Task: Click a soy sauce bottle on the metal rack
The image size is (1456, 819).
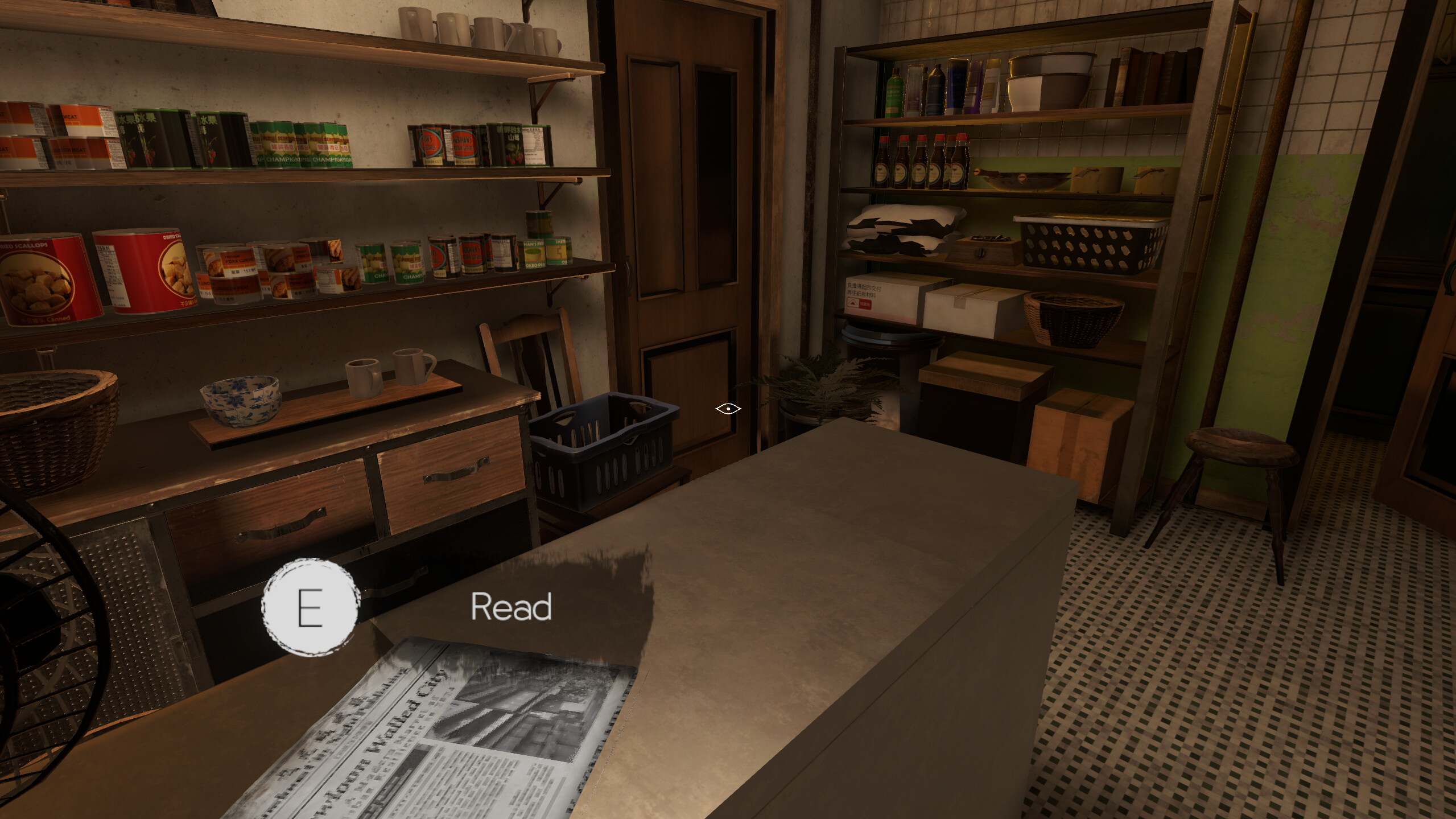Action: click(x=921, y=162)
